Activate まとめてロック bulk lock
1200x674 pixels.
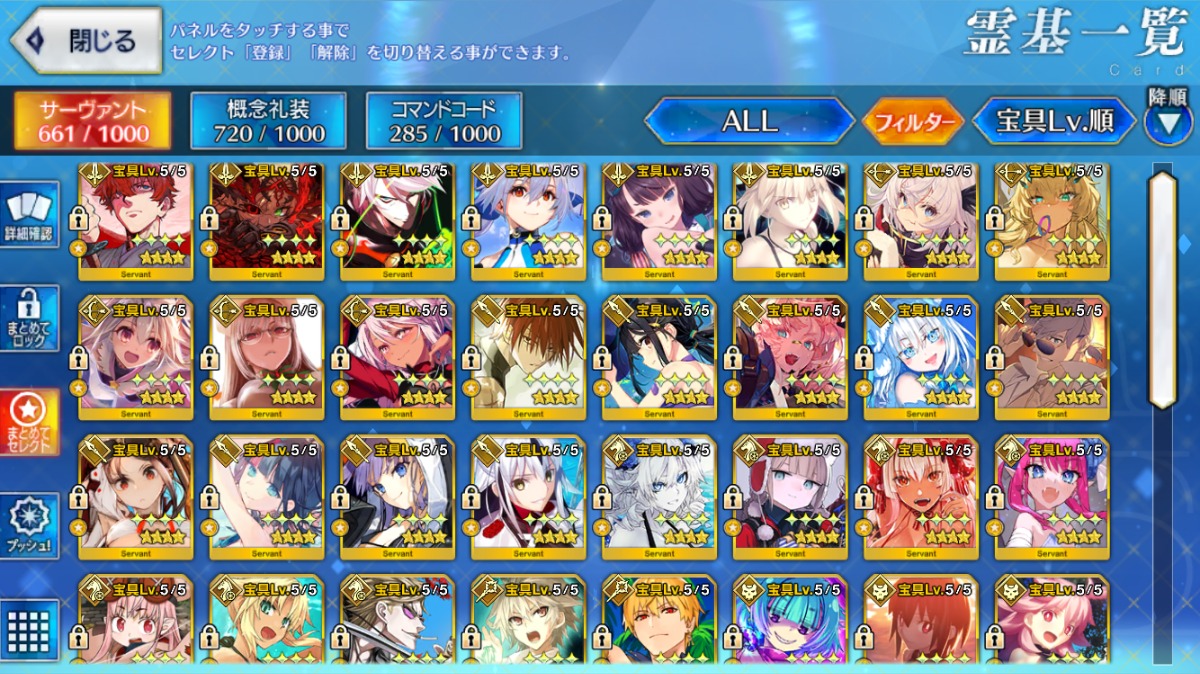click(29, 318)
